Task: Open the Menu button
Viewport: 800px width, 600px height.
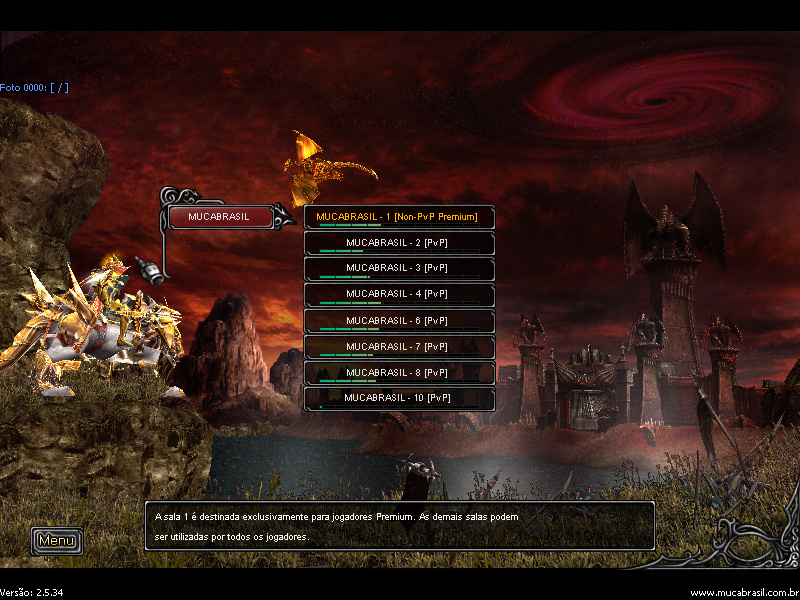Action: tap(56, 541)
